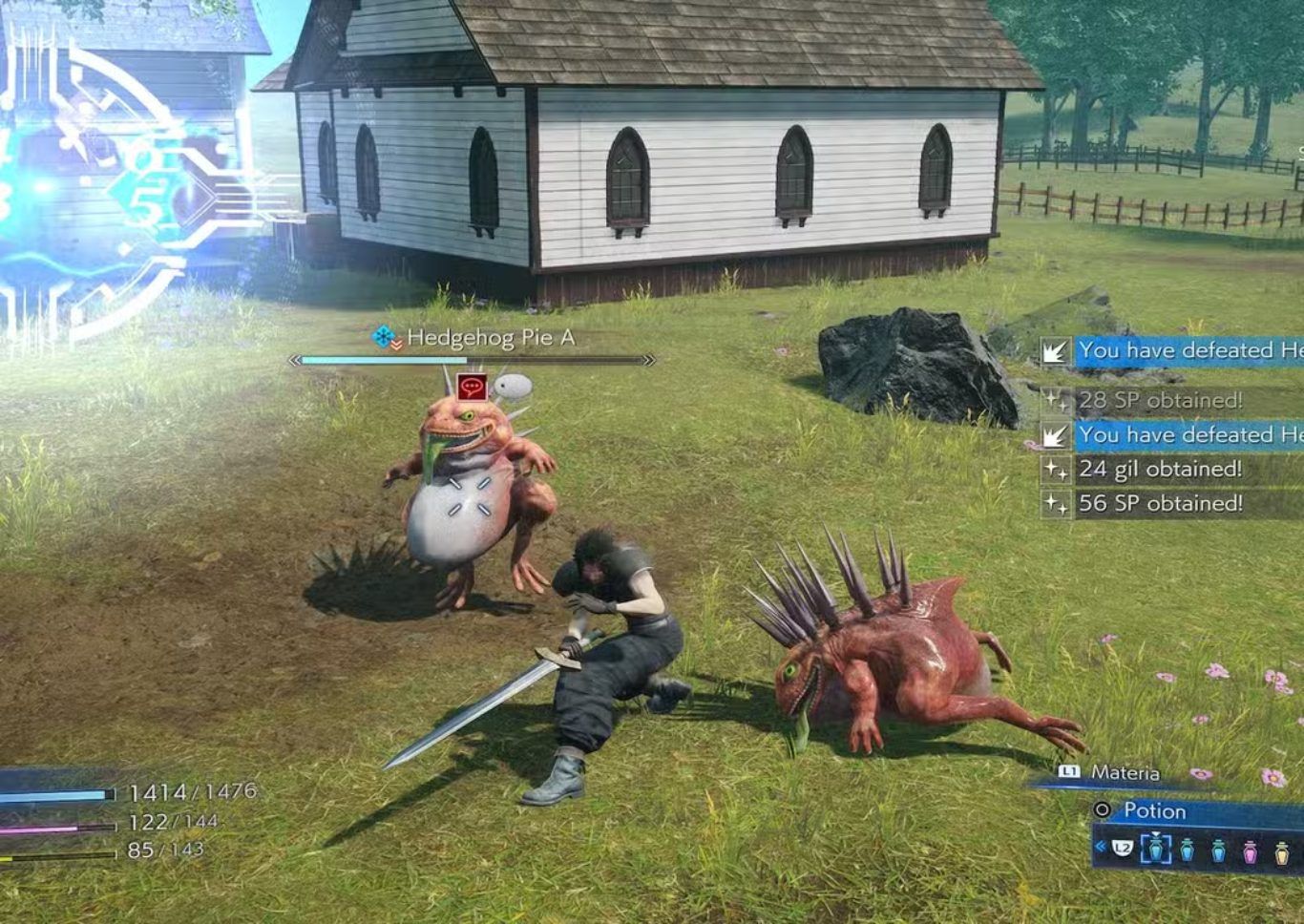The height and width of the screenshot is (924, 1304).
Task: Target the Hedgehog Pie A nameplate
Action: point(490,338)
